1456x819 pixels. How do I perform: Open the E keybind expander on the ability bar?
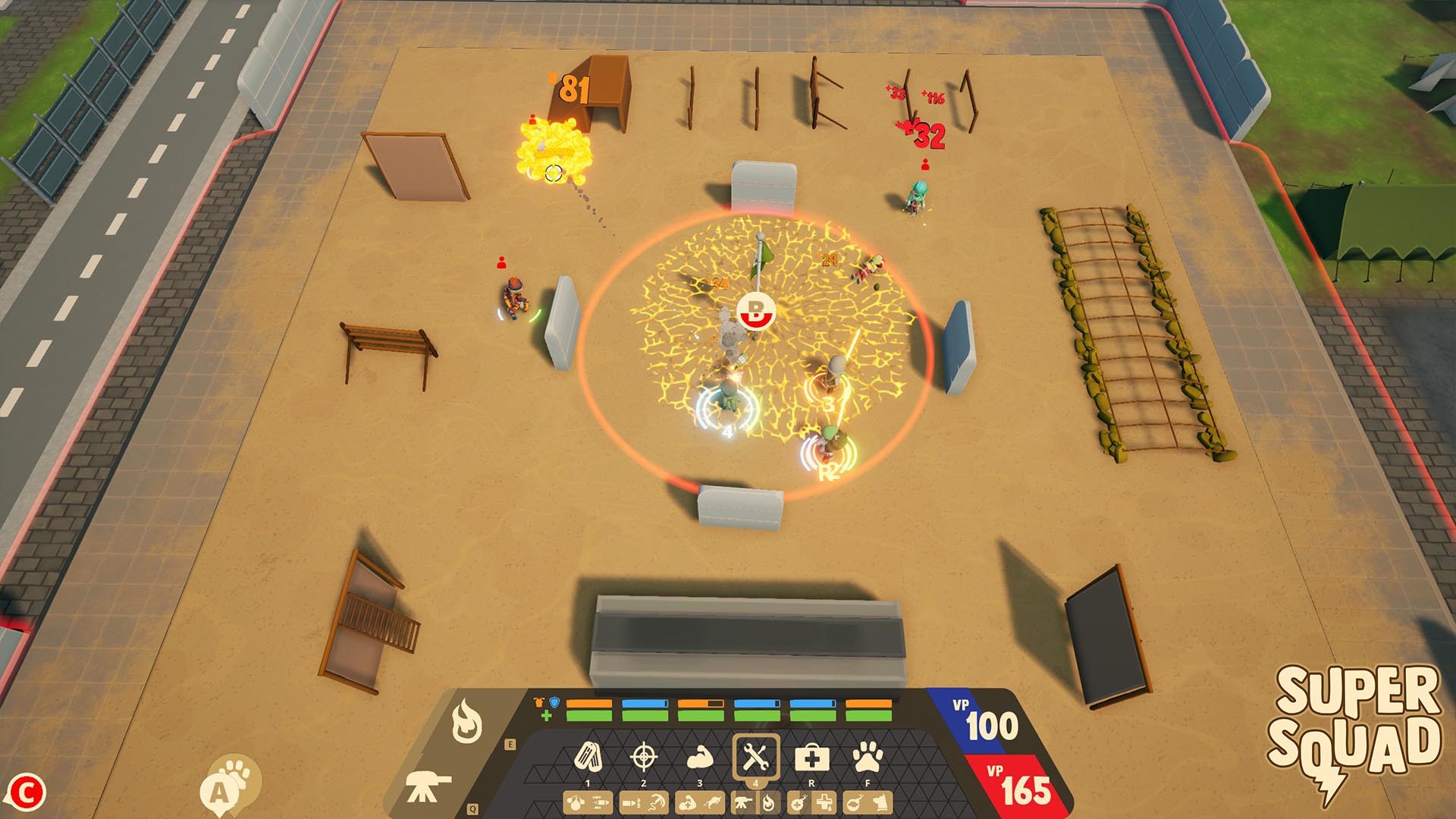coord(510,743)
